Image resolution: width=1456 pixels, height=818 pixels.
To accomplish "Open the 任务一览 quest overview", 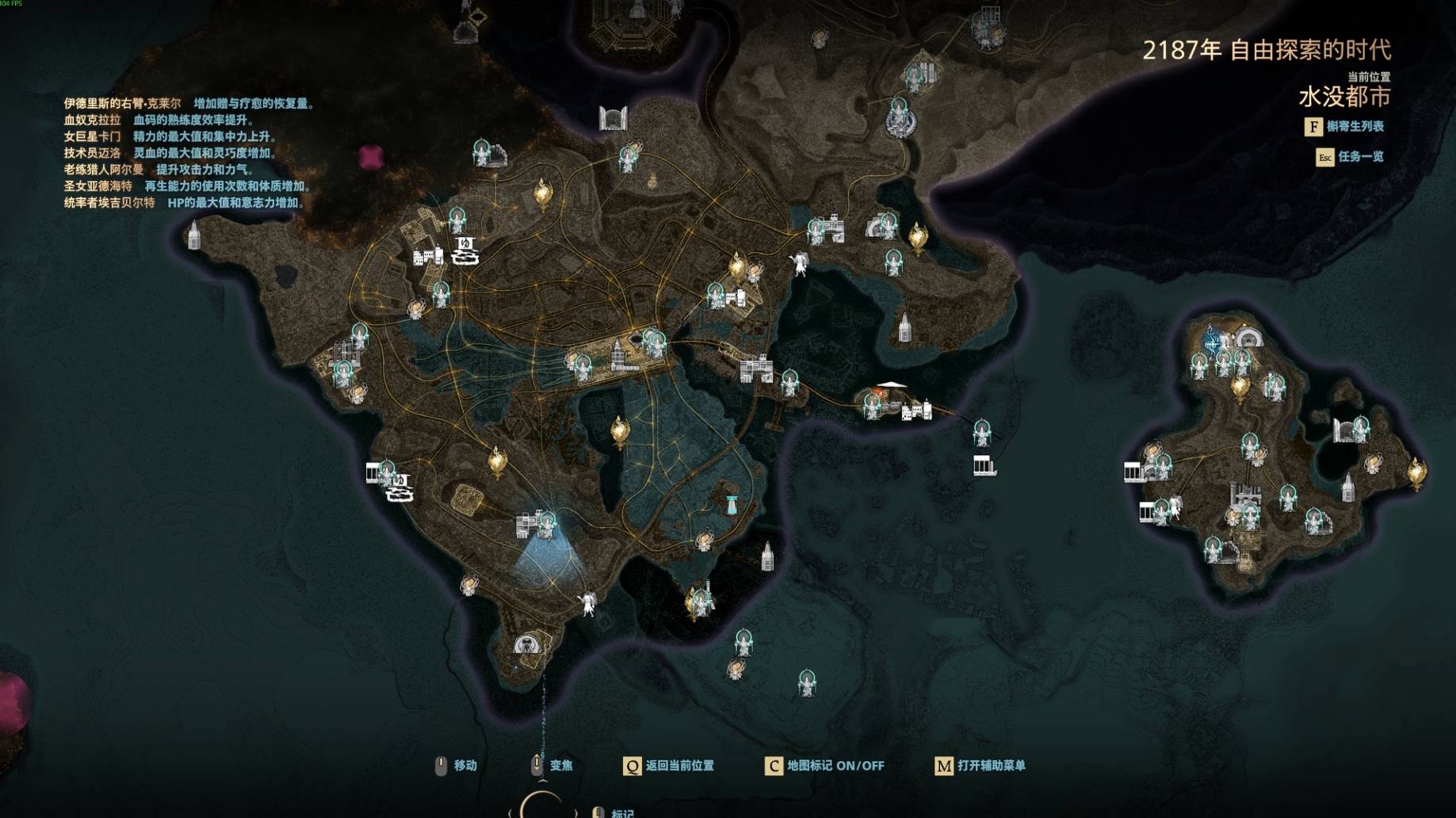I will pos(1350,157).
